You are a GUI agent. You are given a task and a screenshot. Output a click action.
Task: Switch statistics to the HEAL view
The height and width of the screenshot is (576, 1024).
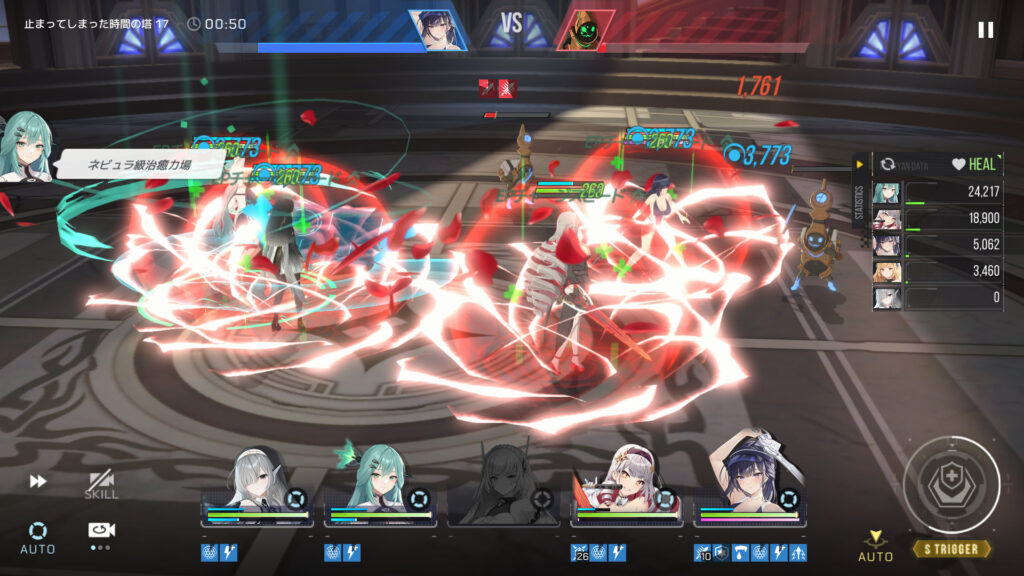click(x=975, y=164)
